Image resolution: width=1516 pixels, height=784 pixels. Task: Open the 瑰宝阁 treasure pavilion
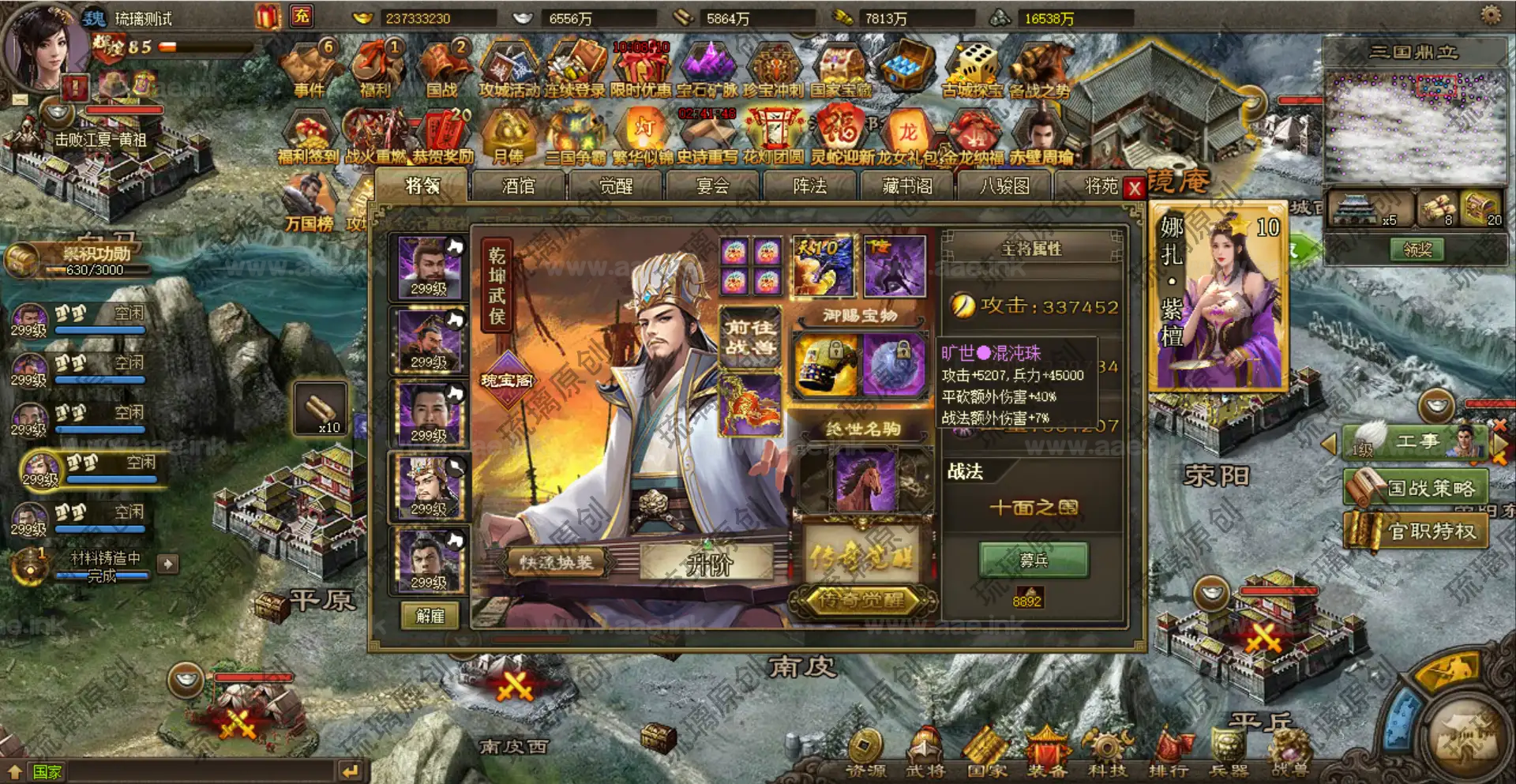click(507, 381)
